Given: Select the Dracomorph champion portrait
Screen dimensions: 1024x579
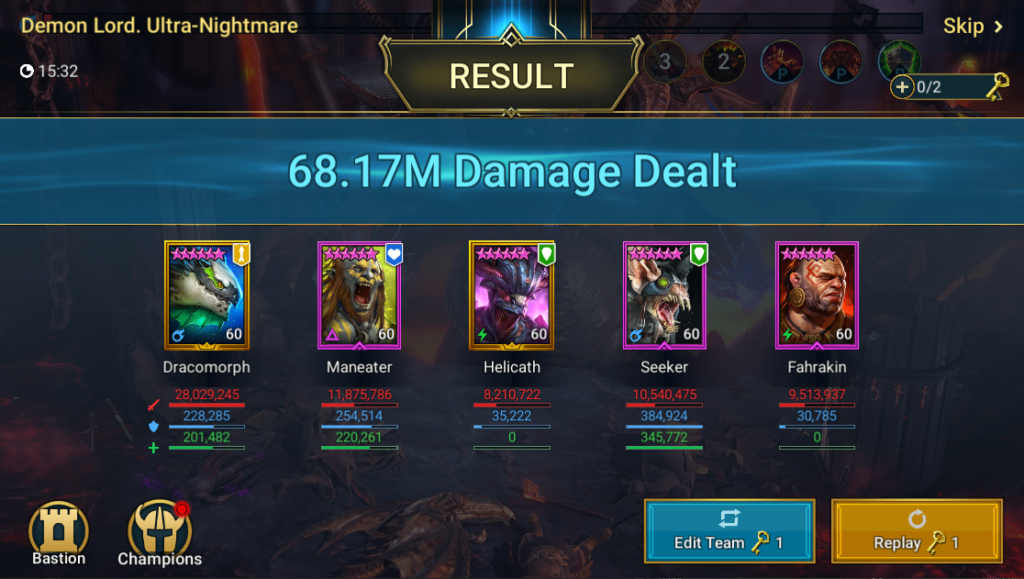Looking at the screenshot, I should (206, 296).
